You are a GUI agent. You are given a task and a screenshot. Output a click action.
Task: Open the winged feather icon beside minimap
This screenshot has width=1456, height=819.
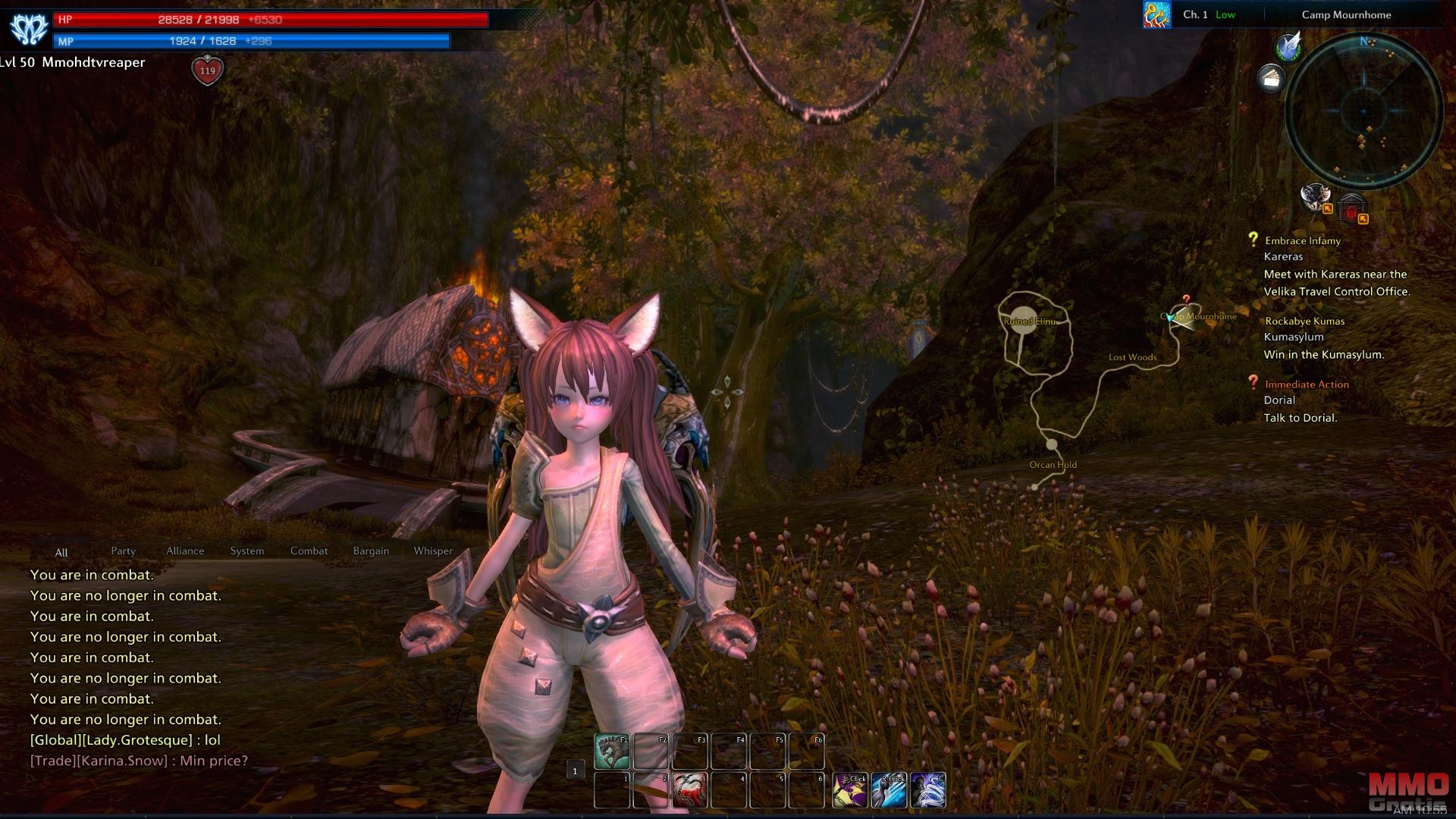pyautogui.click(x=1288, y=47)
